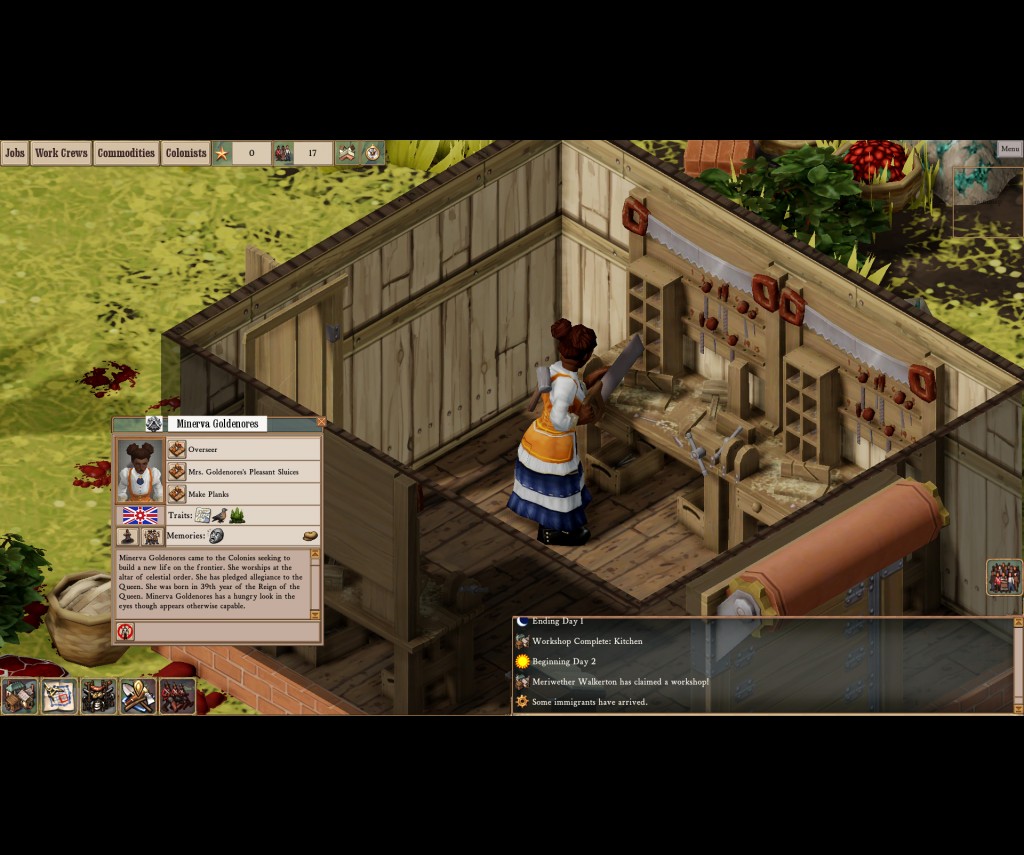Select Mrs. Goldenores's Pleasant Sluices workshop row

[244, 472]
